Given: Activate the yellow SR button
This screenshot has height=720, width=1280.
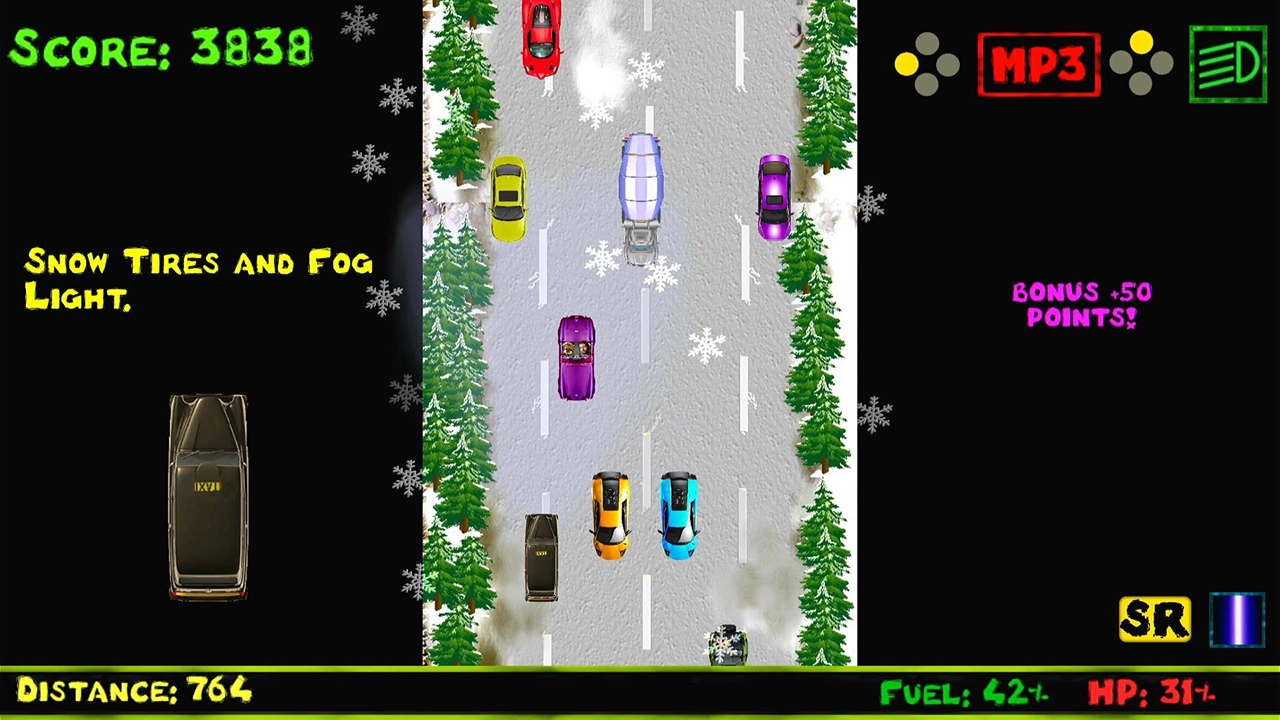Looking at the screenshot, I should (x=1155, y=620).
